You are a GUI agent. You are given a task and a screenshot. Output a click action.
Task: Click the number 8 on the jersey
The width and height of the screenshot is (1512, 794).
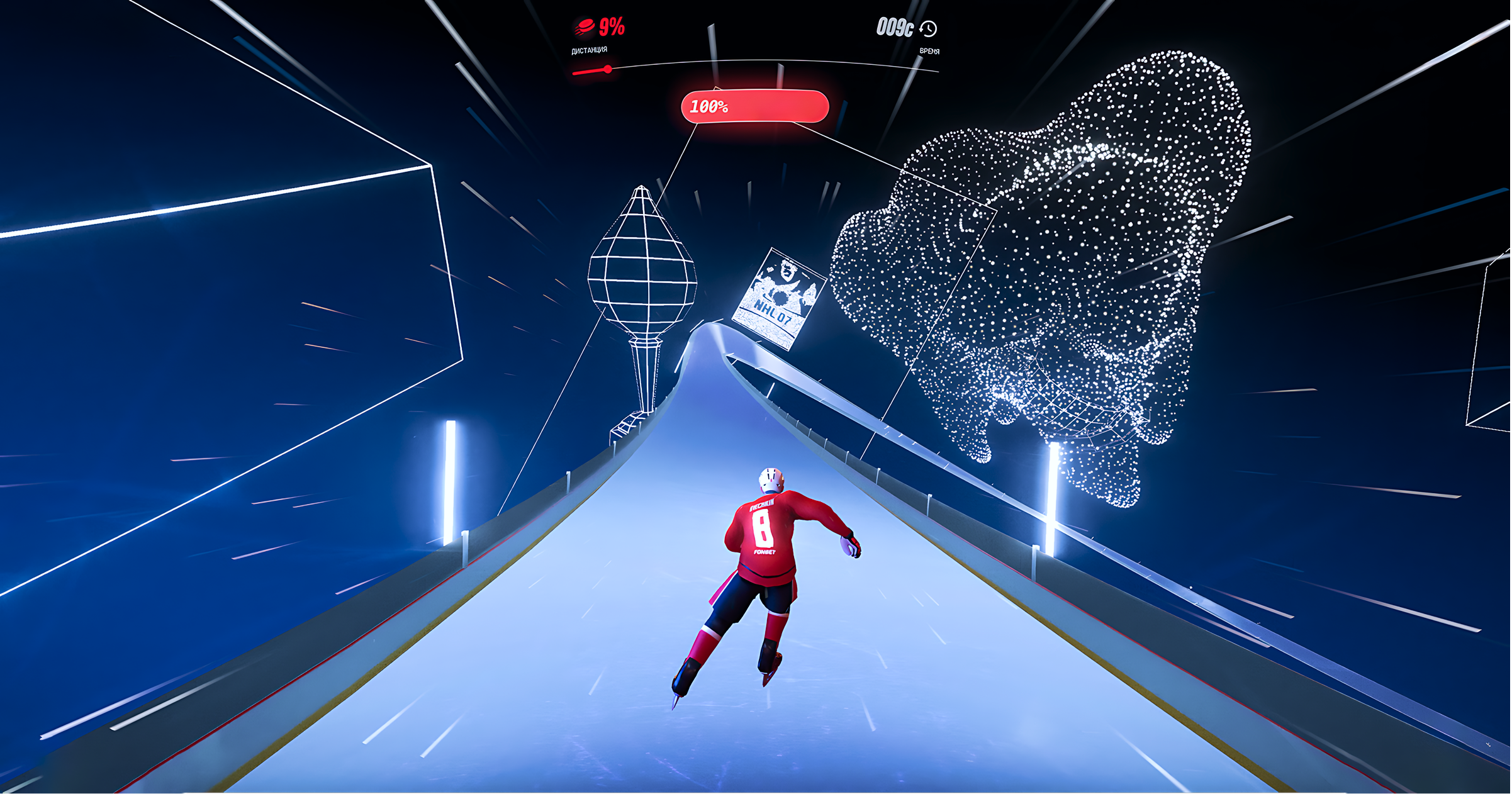pyautogui.click(x=762, y=529)
